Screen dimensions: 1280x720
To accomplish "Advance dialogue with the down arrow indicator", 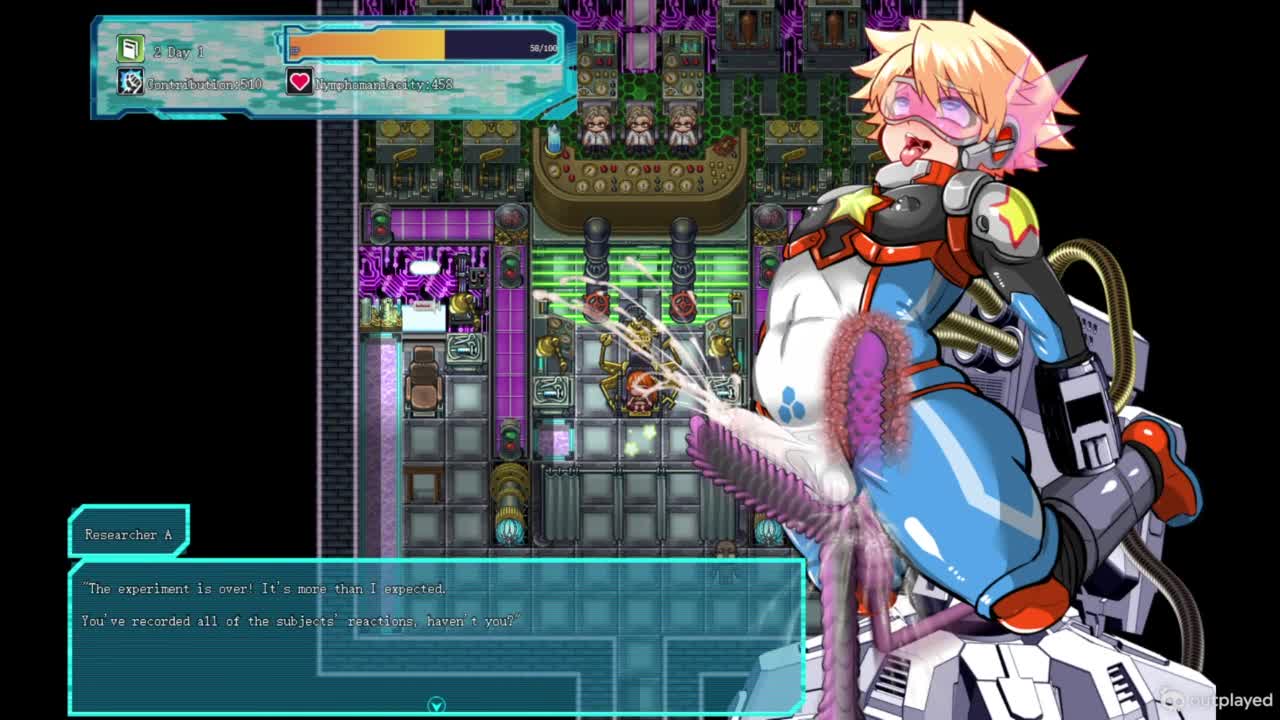I will pyautogui.click(x=436, y=706).
